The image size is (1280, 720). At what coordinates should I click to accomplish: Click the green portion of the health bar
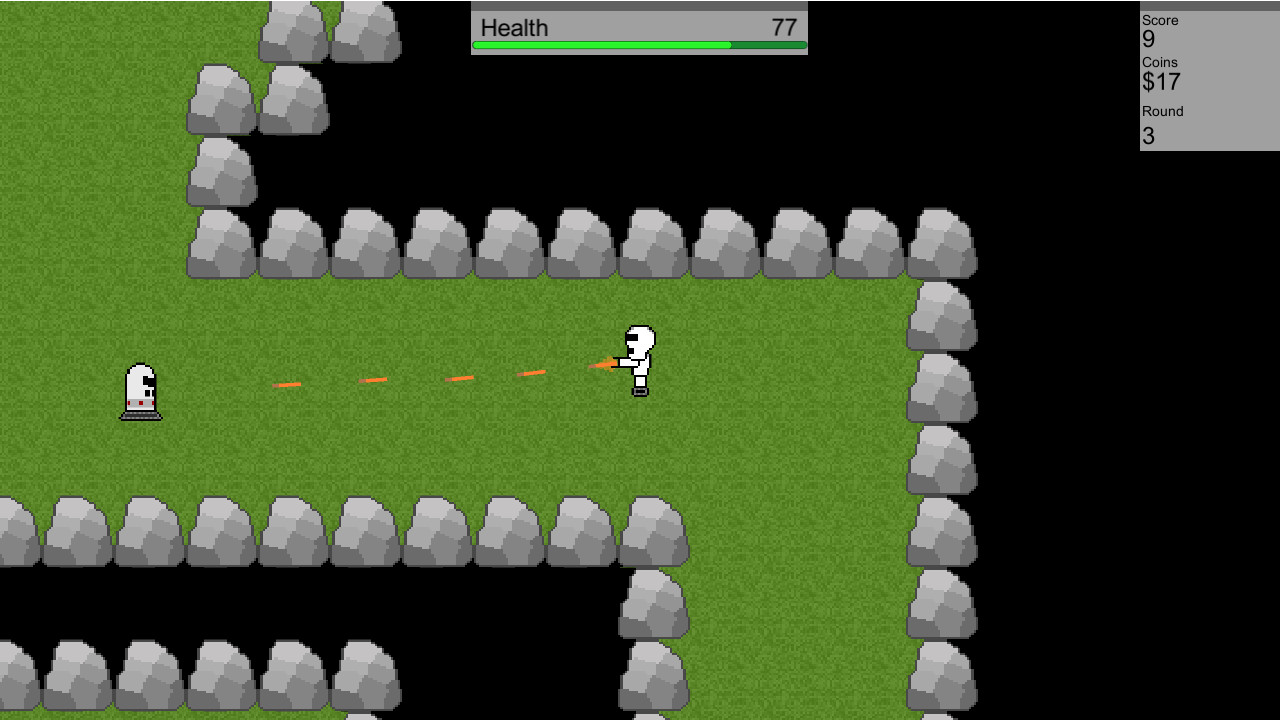600,45
